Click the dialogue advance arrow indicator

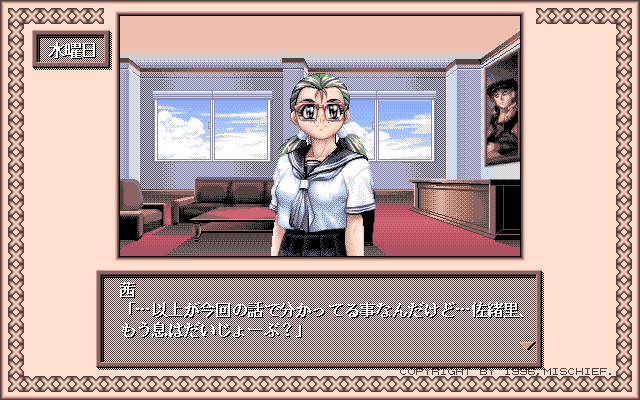[530, 345]
